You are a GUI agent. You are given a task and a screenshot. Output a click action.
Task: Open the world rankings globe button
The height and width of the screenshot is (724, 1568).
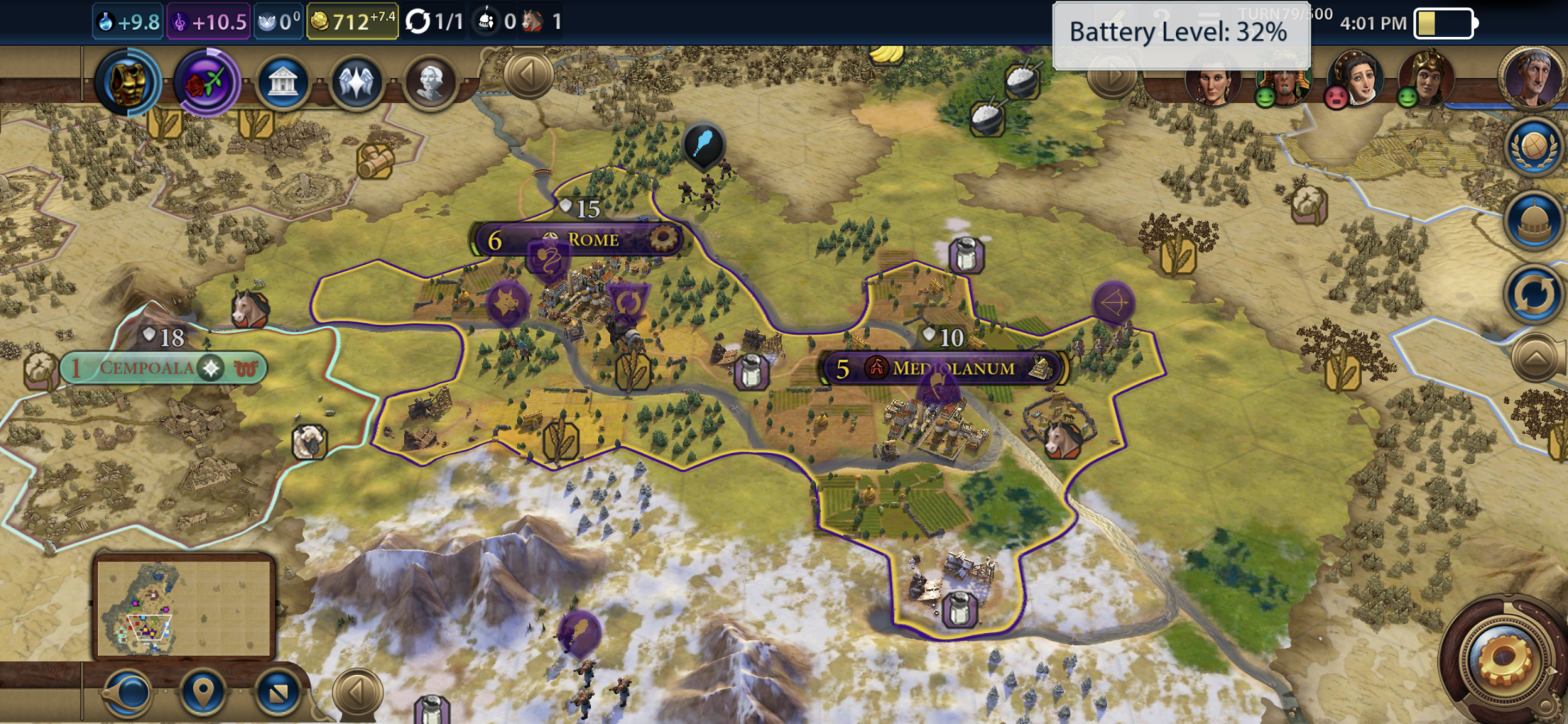pos(1534,146)
